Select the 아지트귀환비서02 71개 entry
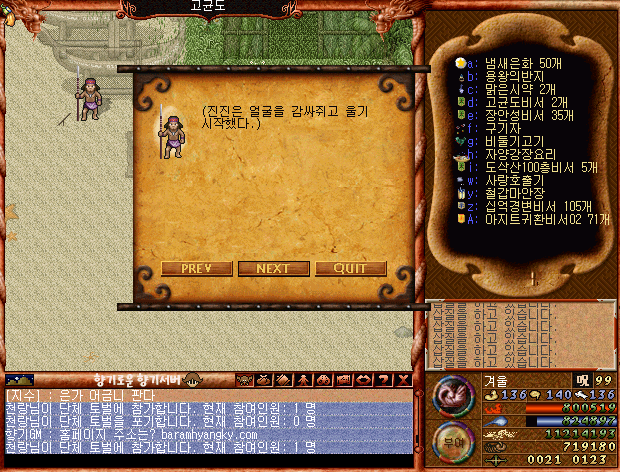 point(538,219)
